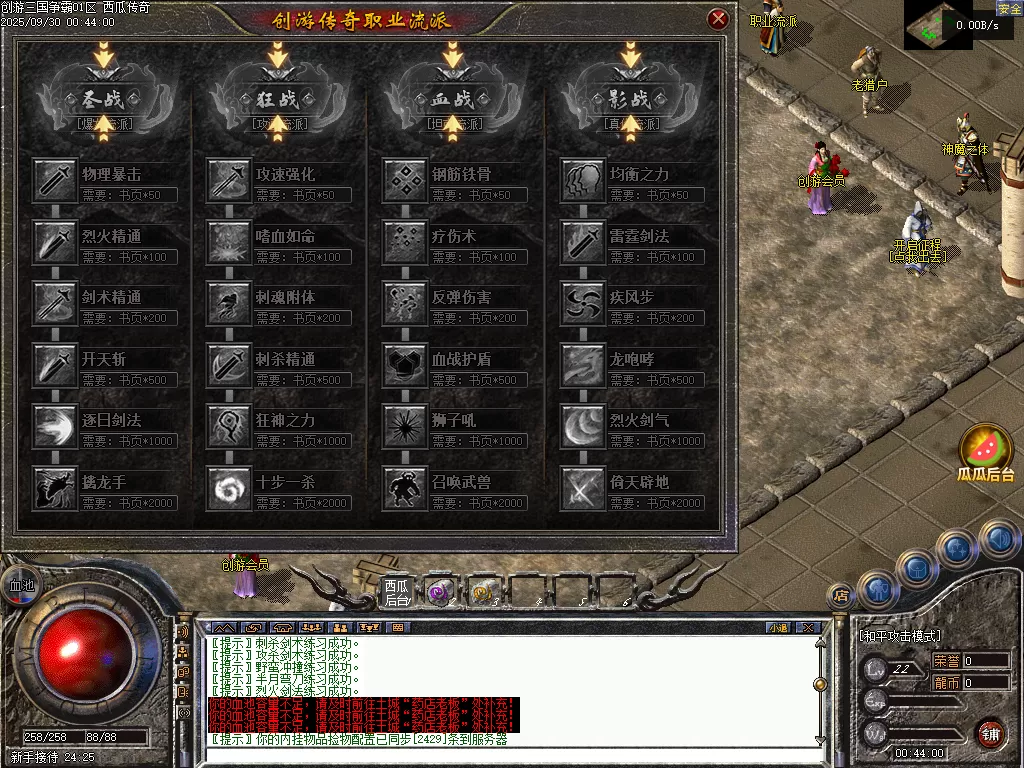Screen dimensions: 1024x768
Task: Close the chat window with its X button
Action: pos(808,628)
